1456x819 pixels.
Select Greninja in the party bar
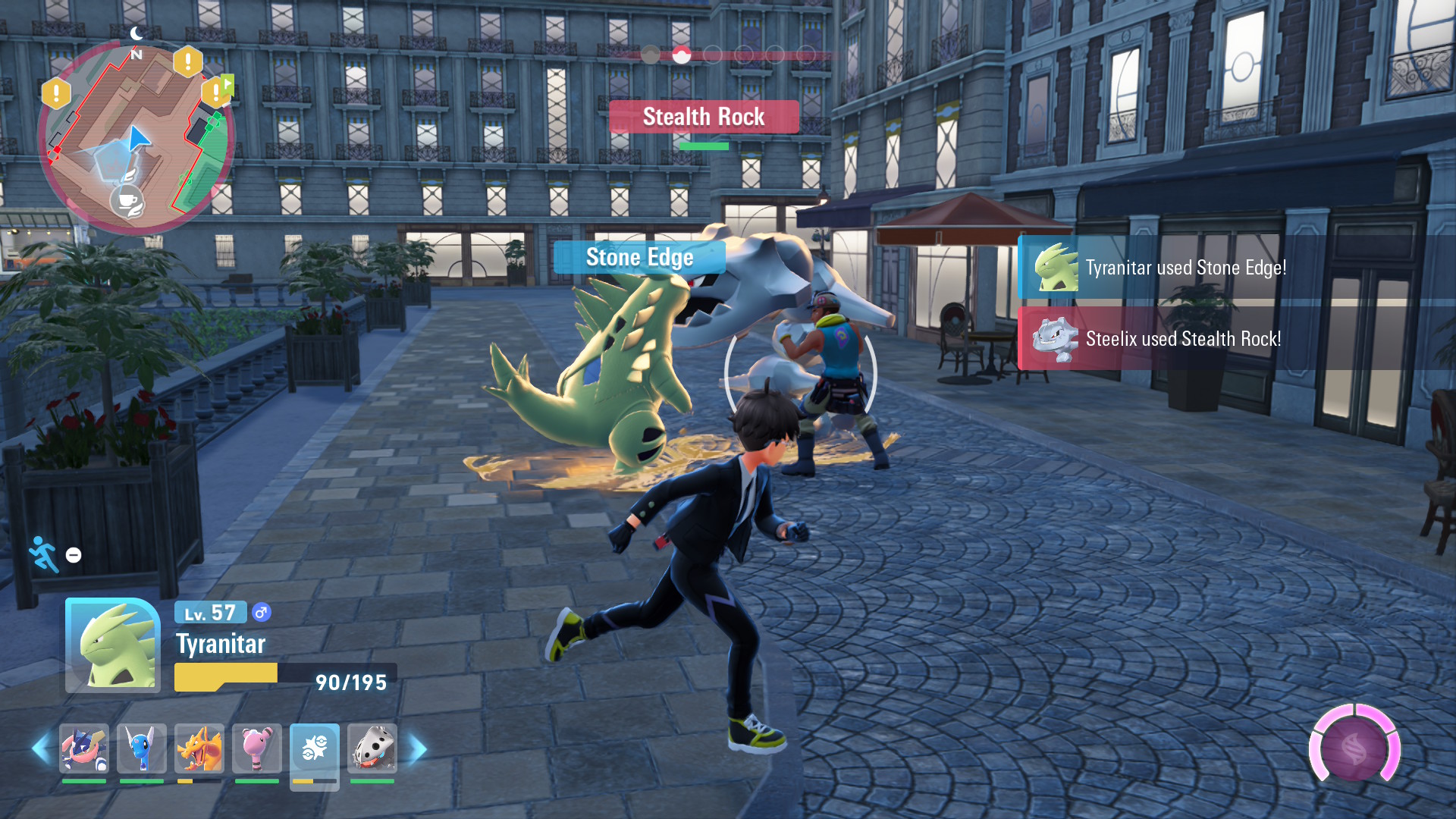84,748
